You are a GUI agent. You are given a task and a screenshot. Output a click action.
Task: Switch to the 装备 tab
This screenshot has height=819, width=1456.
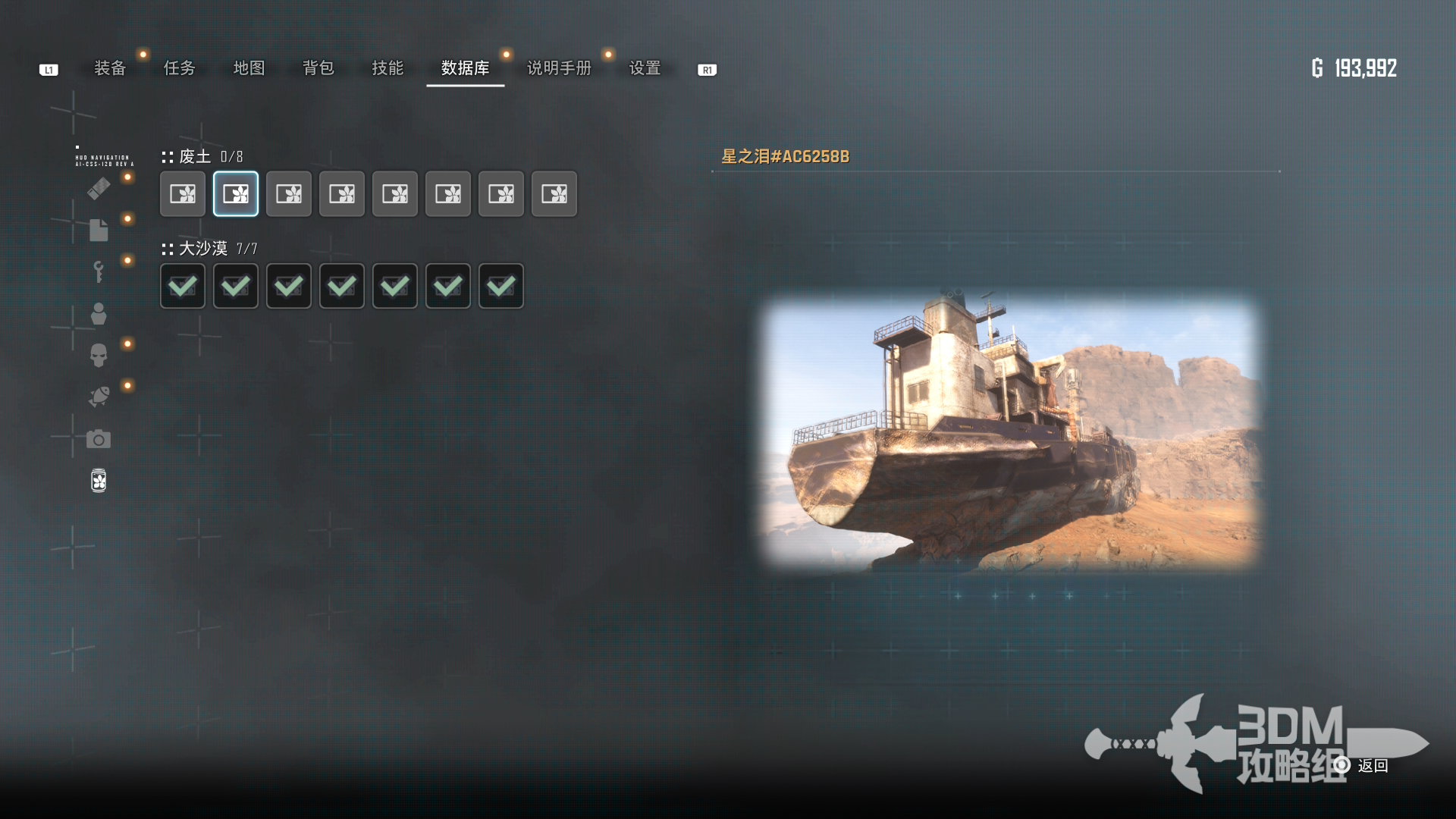pos(110,68)
